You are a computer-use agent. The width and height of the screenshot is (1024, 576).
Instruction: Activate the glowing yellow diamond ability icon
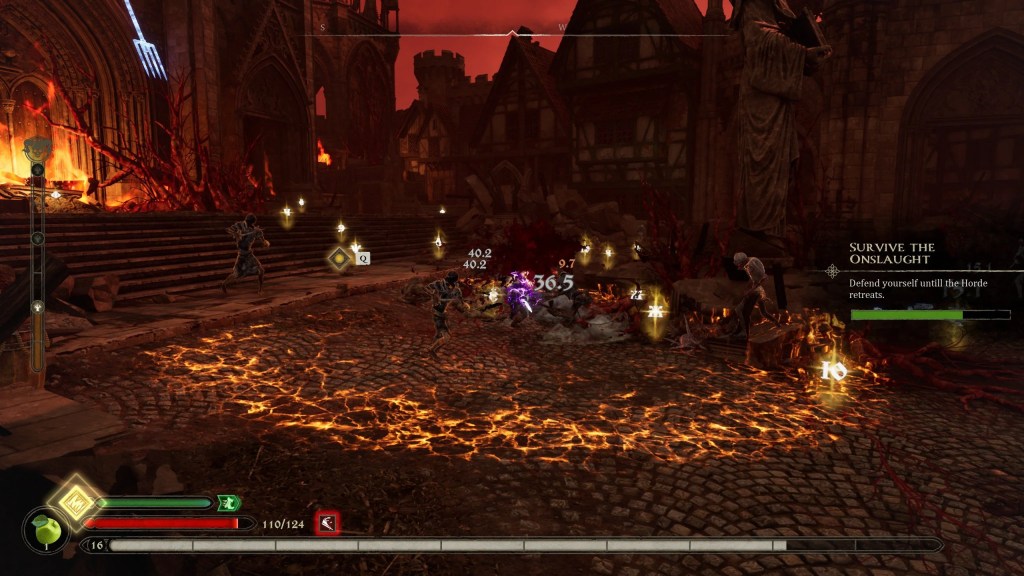pyautogui.click(x=75, y=500)
